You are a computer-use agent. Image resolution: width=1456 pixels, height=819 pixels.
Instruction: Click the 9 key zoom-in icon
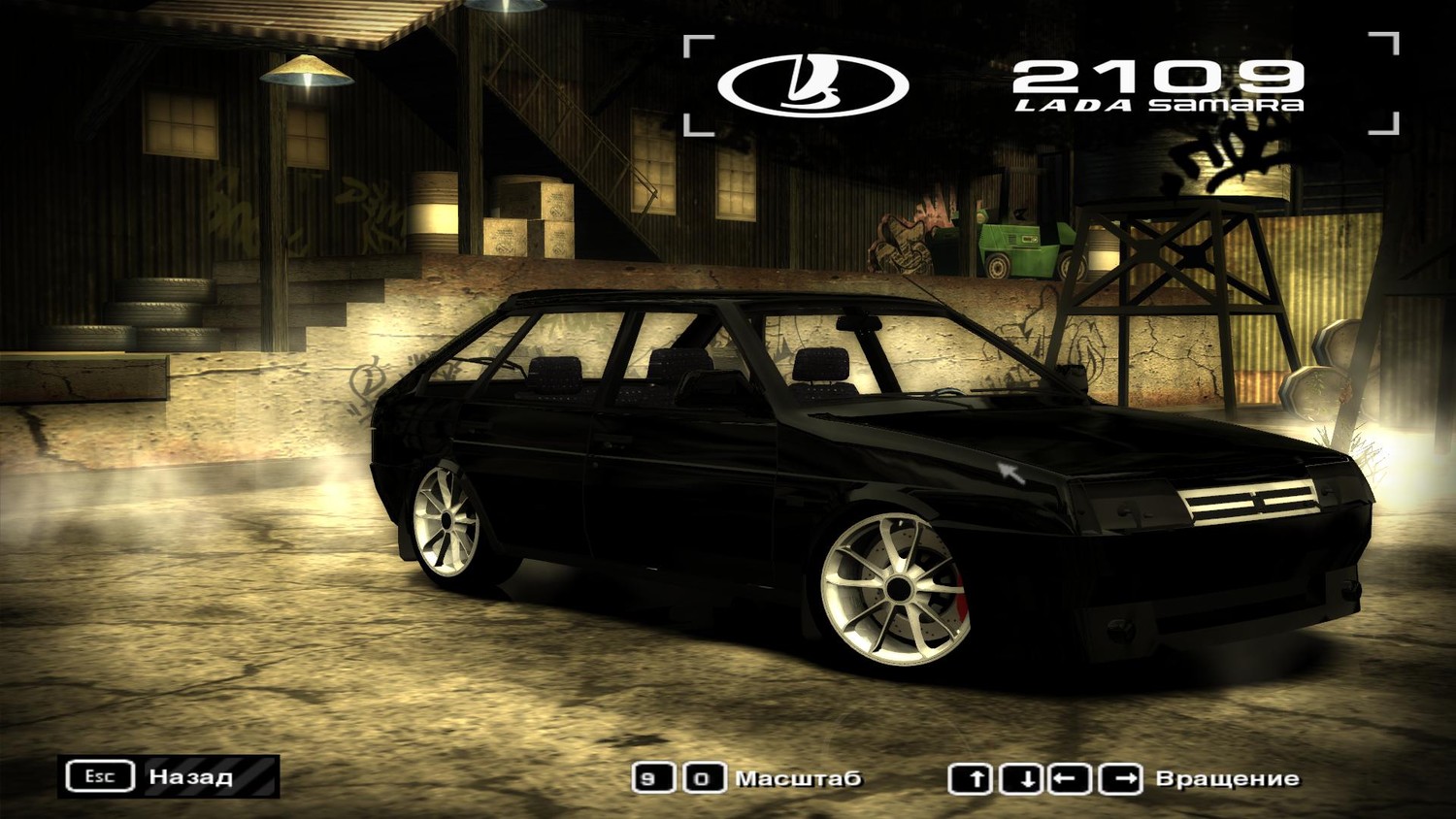tap(651, 777)
